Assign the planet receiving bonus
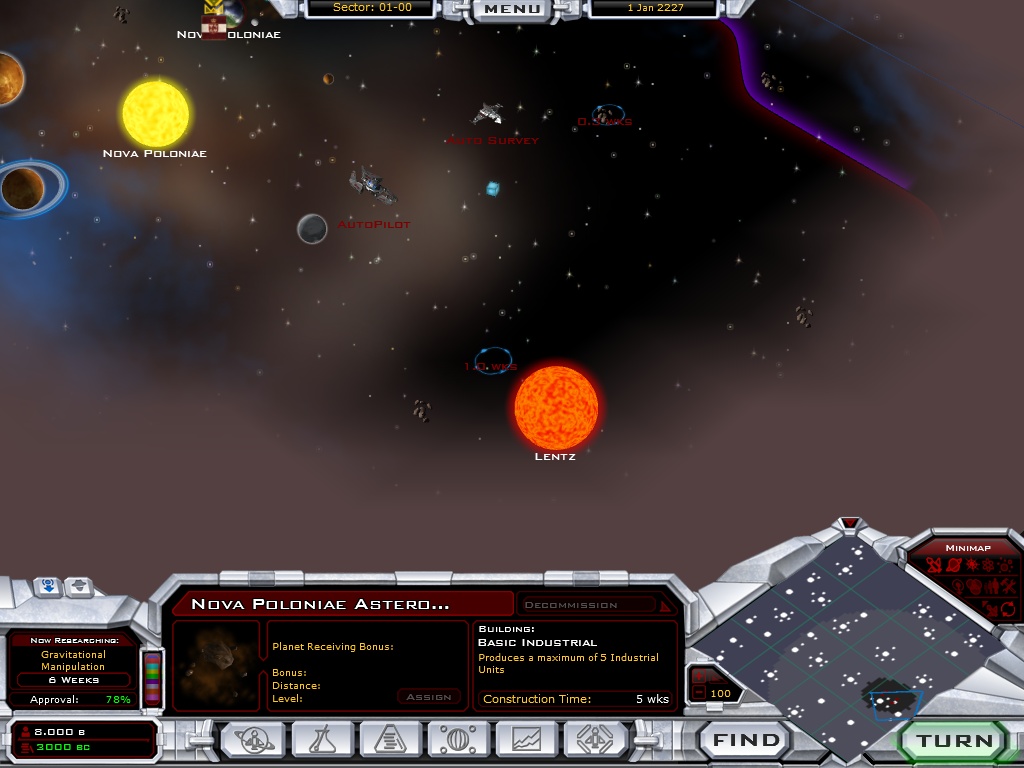This screenshot has height=768, width=1024. pos(429,697)
